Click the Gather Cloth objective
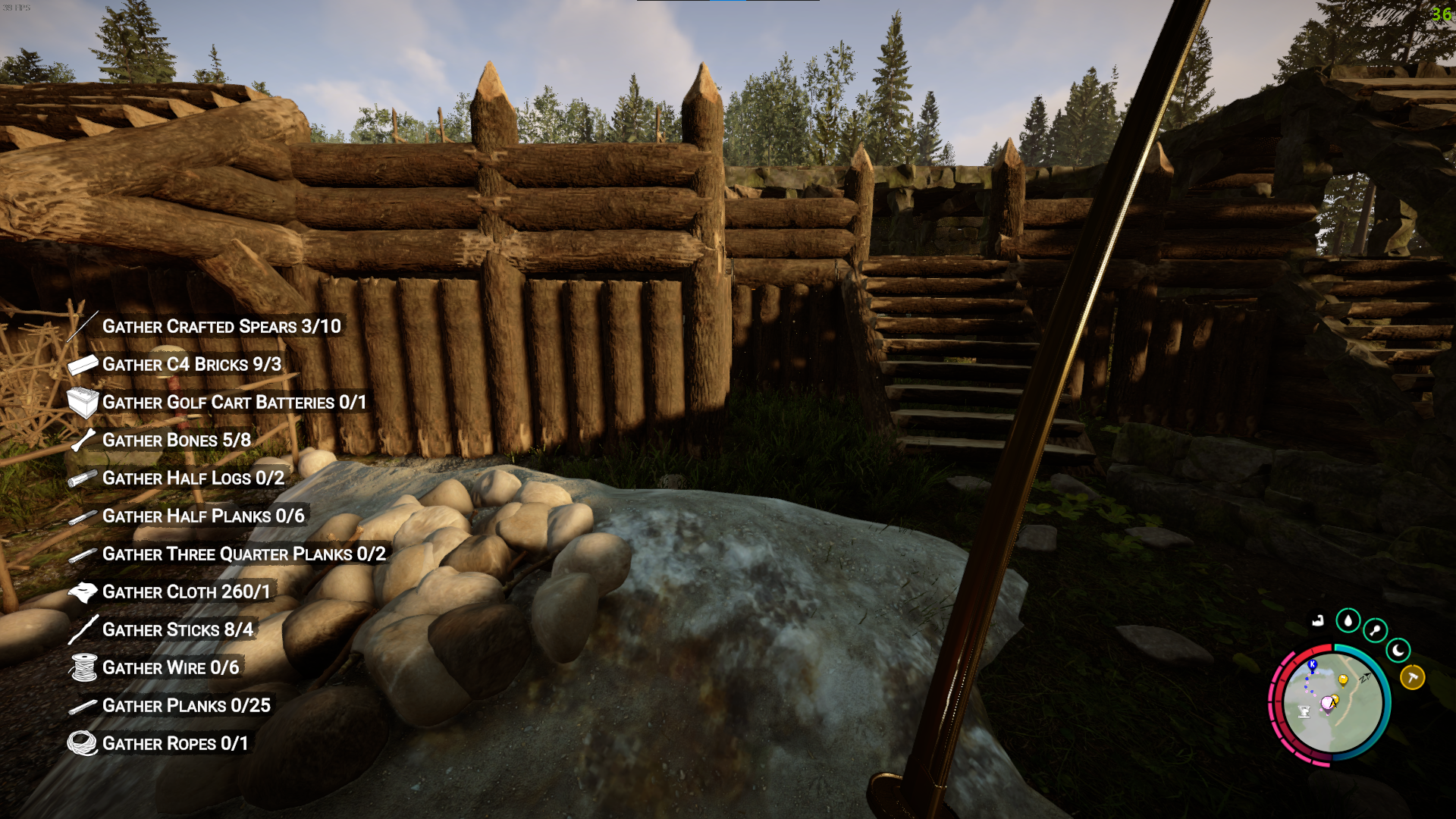This screenshot has height=819, width=1456. 186,592
